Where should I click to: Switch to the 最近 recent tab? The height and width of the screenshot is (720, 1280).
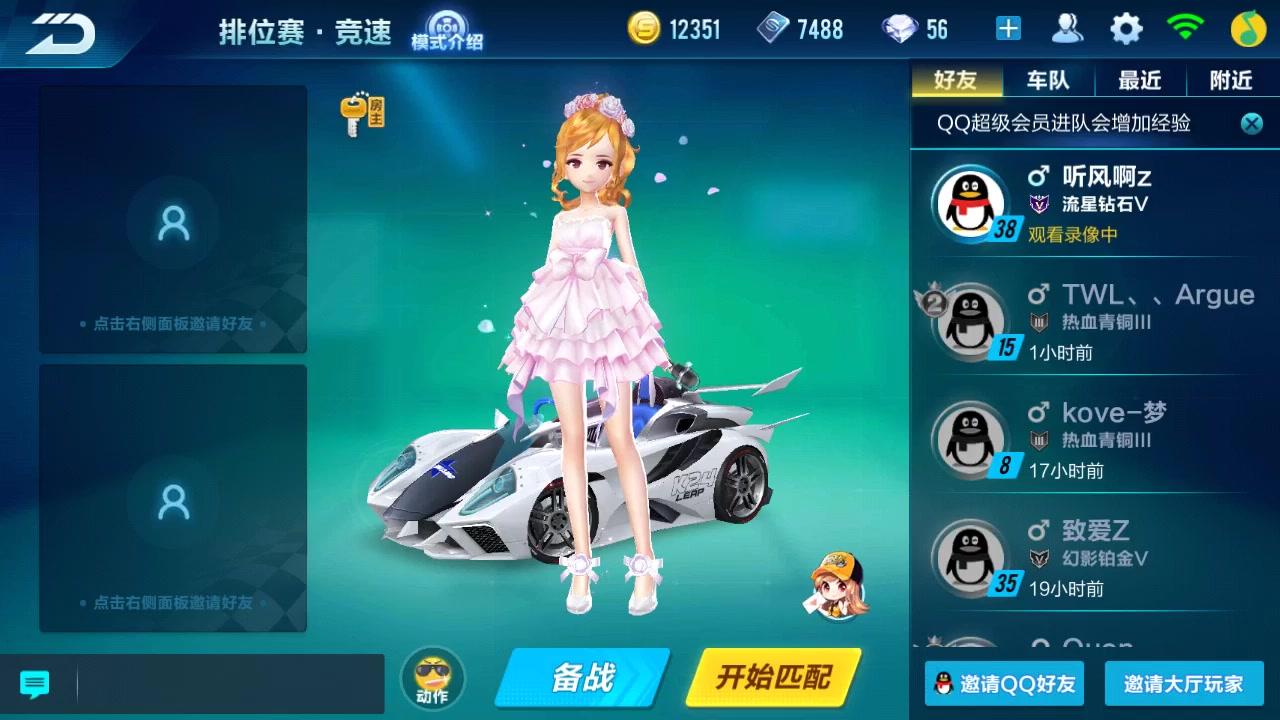(1140, 80)
